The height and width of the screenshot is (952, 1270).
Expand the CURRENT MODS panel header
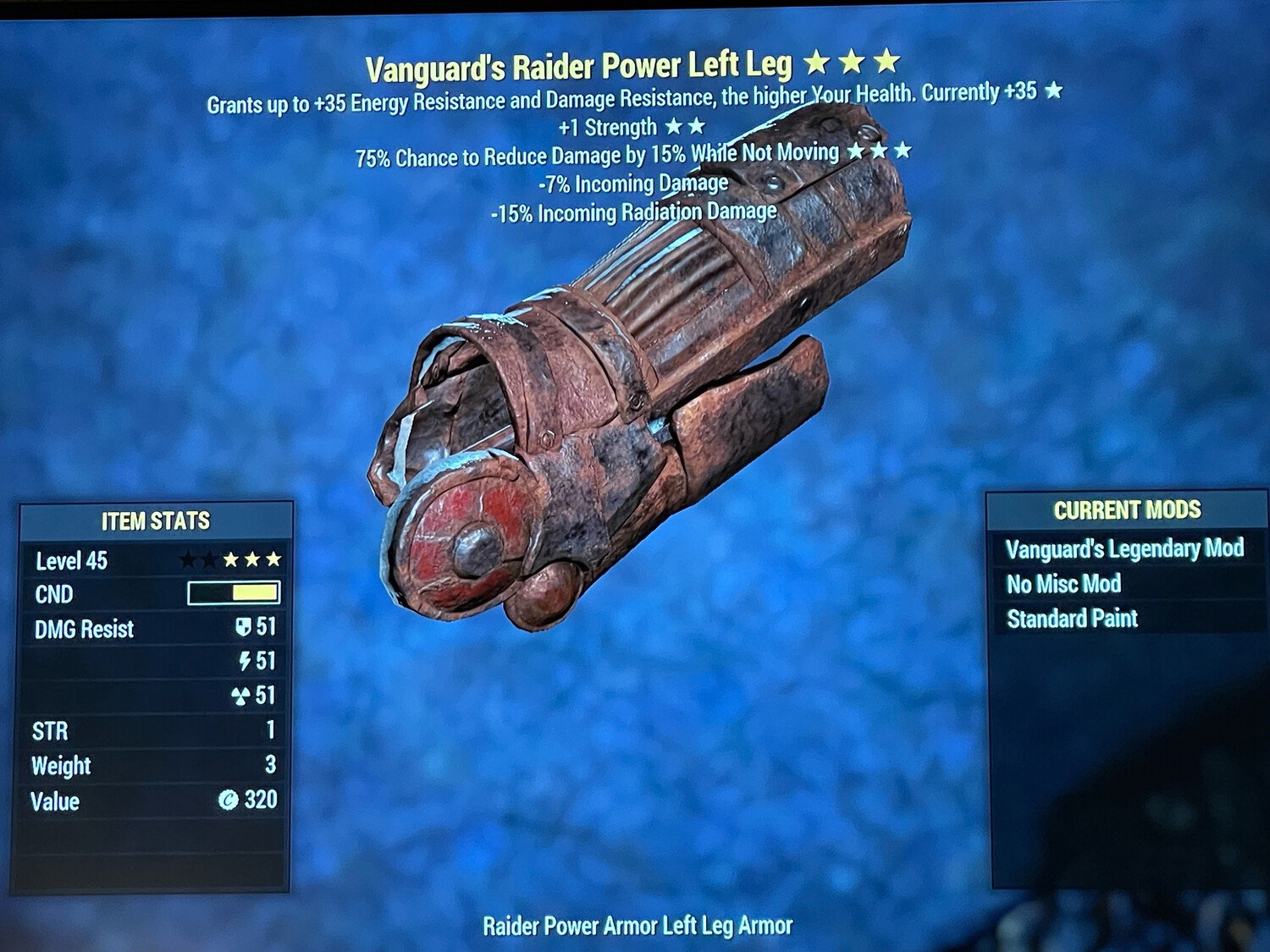pos(1129,510)
